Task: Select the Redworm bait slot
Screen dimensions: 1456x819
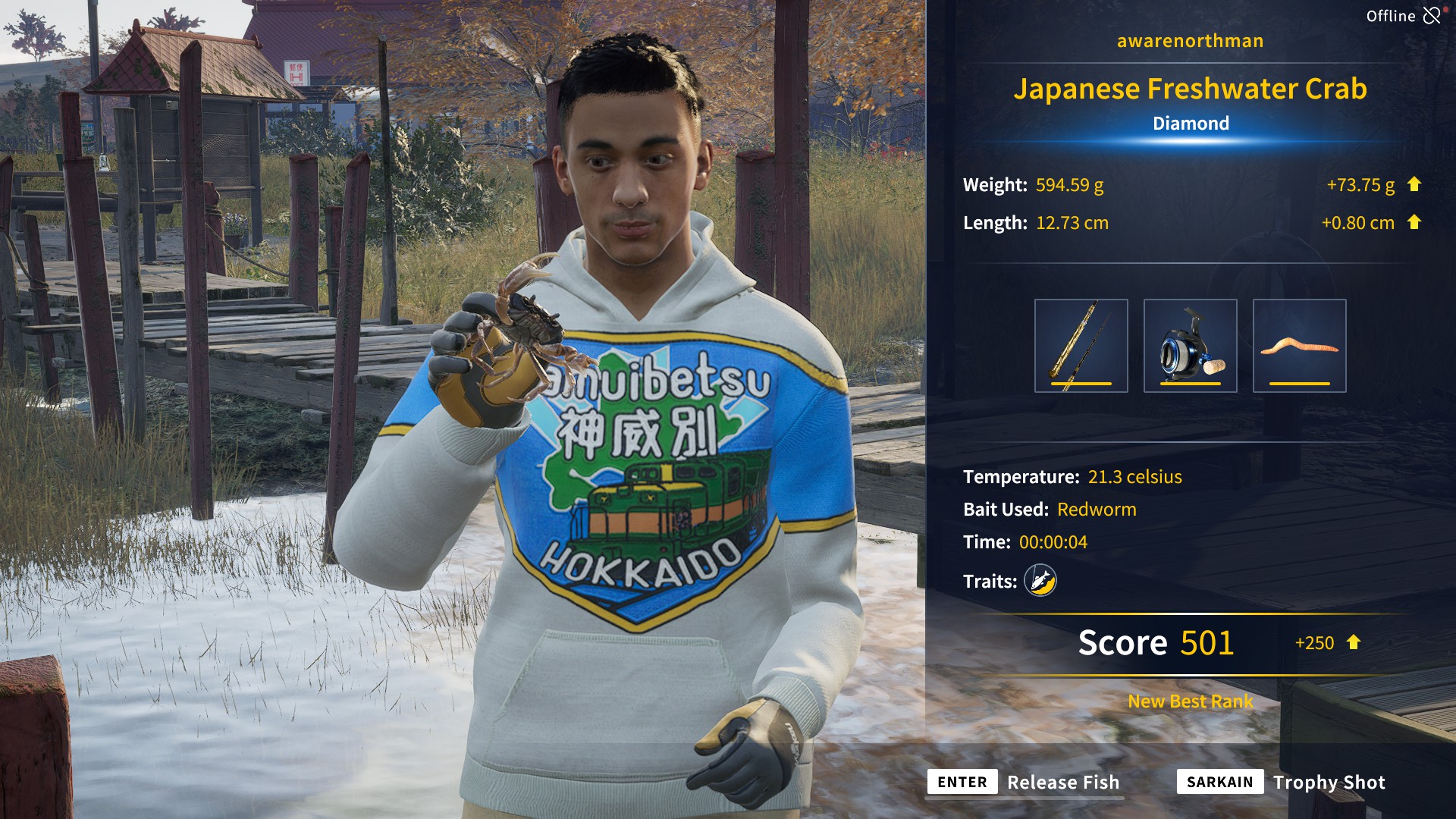Action: (x=1299, y=346)
